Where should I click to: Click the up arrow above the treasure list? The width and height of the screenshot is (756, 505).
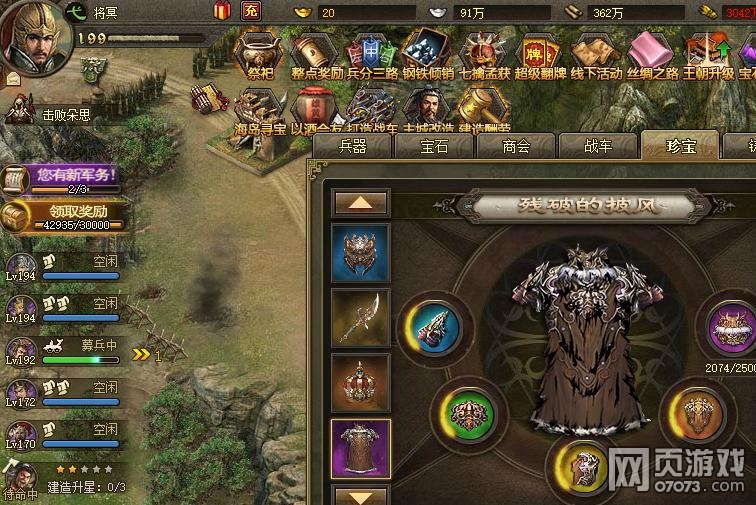click(x=360, y=203)
